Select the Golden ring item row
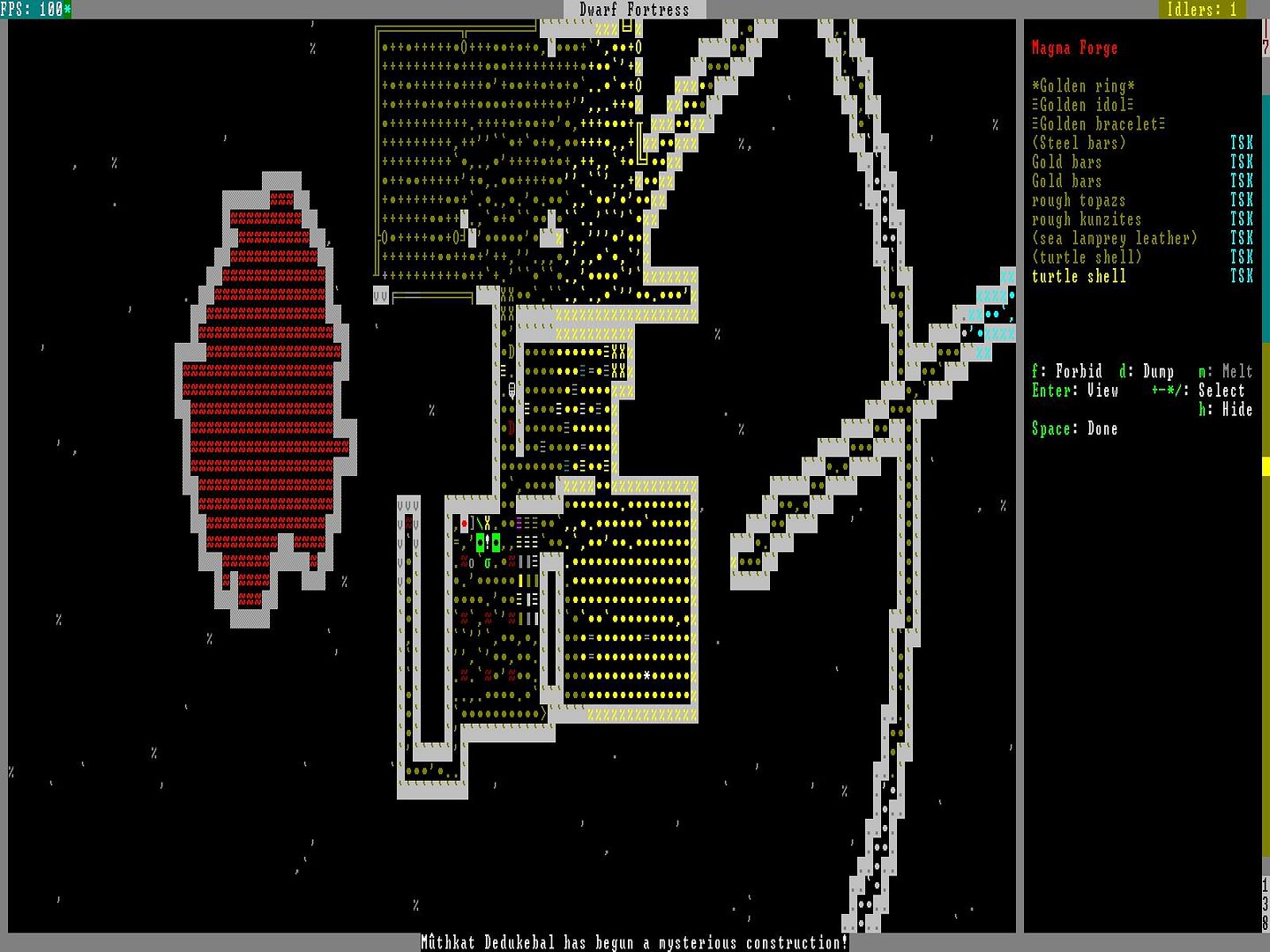The height and width of the screenshot is (952, 1270). (1083, 86)
